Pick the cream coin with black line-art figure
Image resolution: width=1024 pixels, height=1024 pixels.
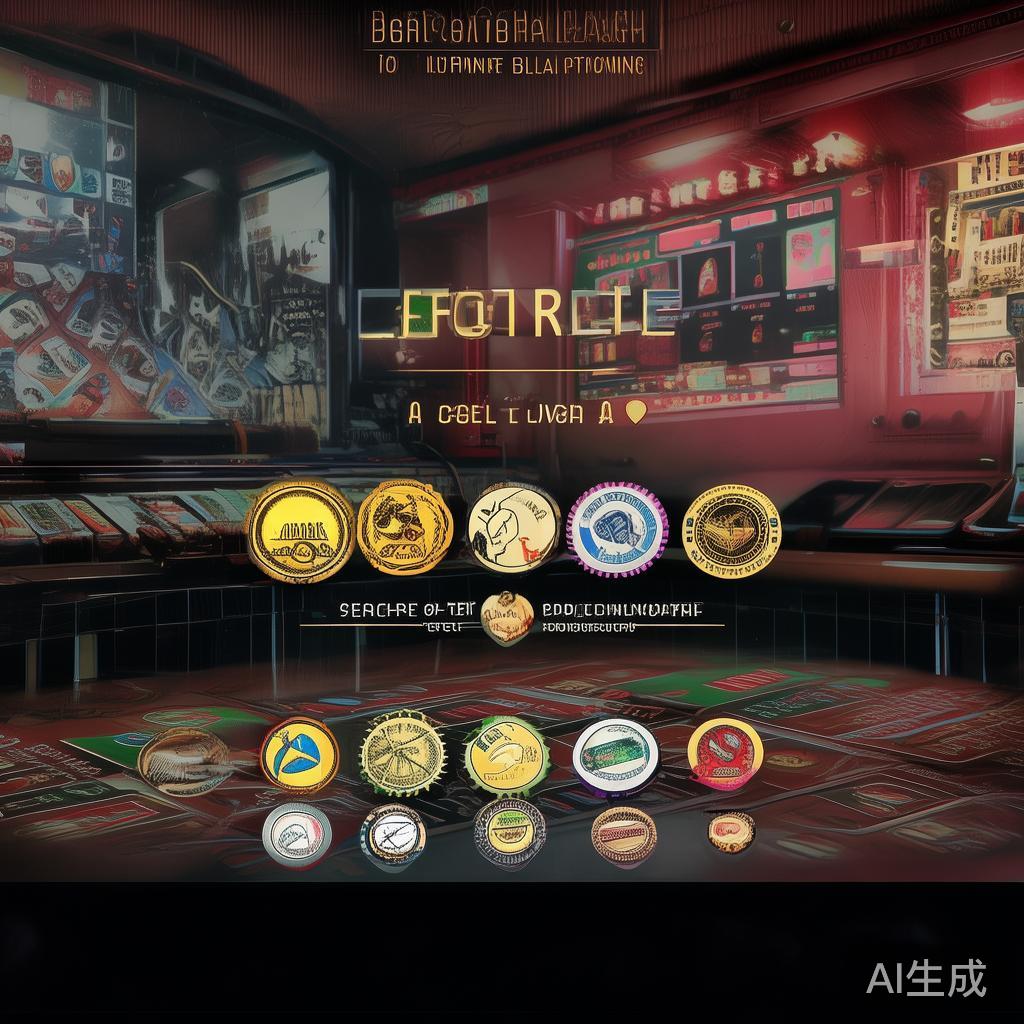pyautogui.click(x=514, y=528)
